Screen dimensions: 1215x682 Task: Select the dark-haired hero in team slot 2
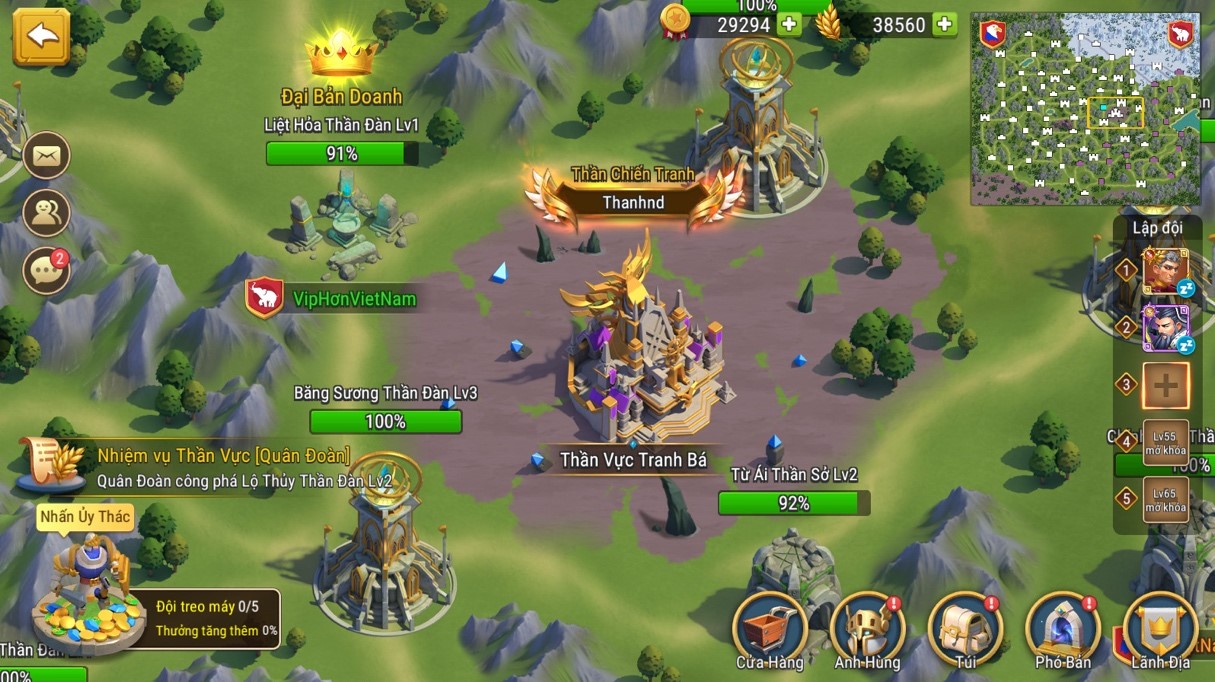click(x=1165, y=328)
